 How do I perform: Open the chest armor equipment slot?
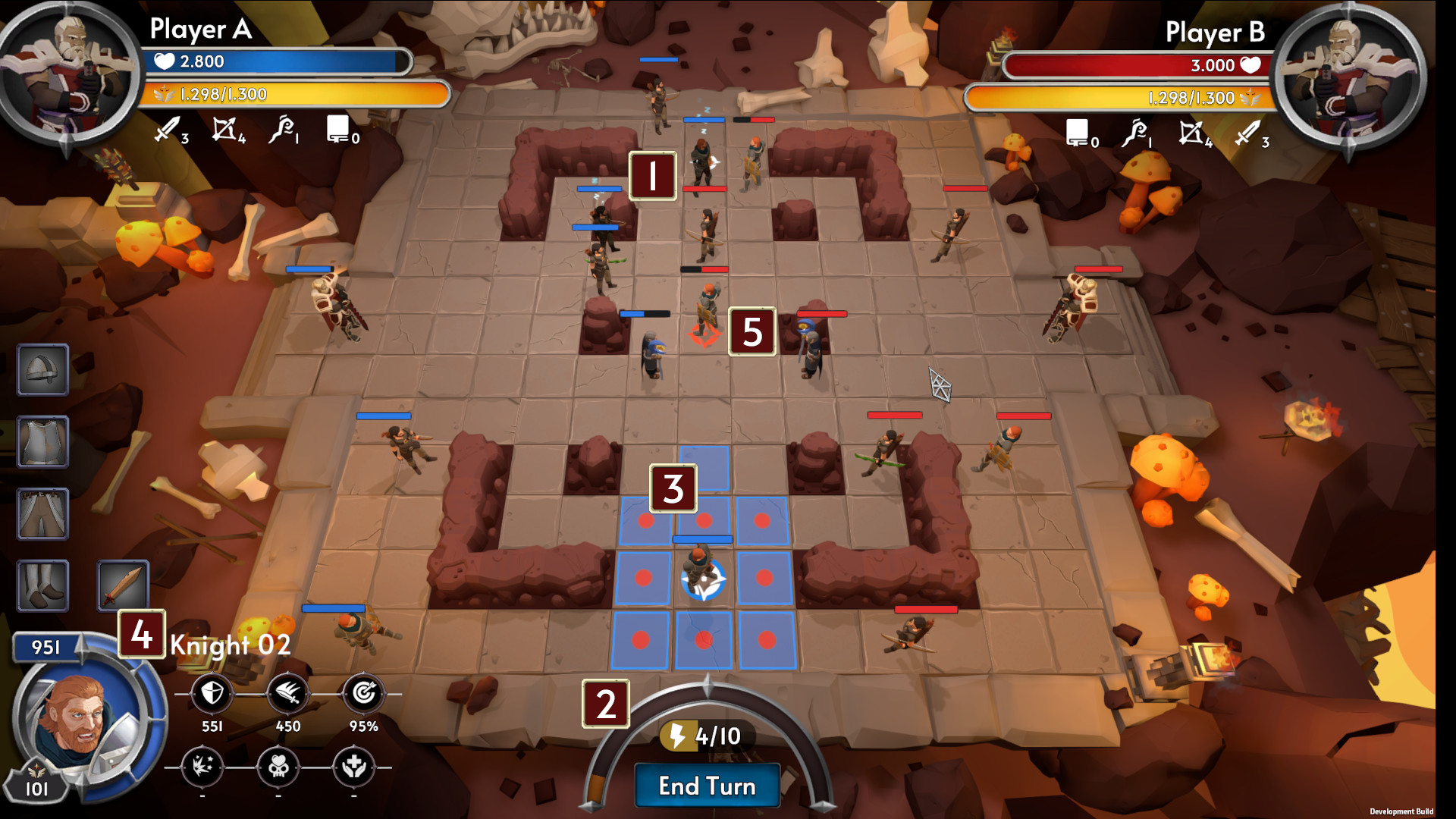[43, 441]
